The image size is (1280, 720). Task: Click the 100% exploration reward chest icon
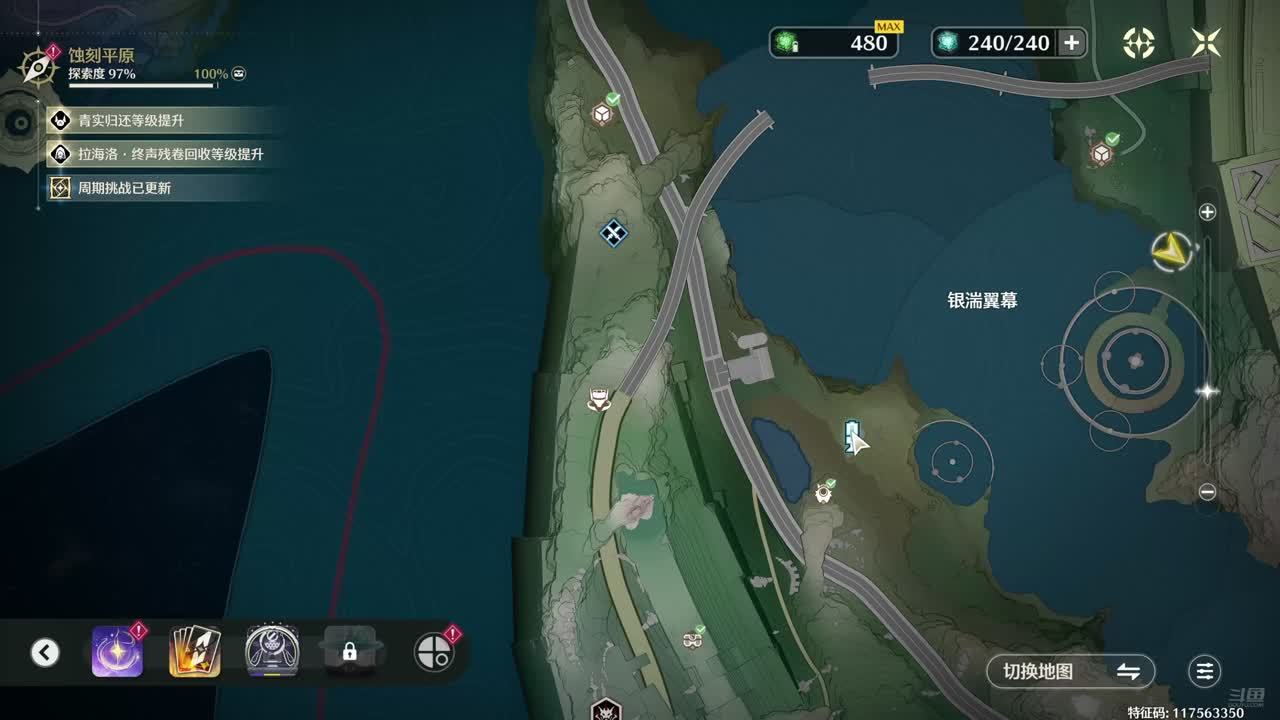239,74
